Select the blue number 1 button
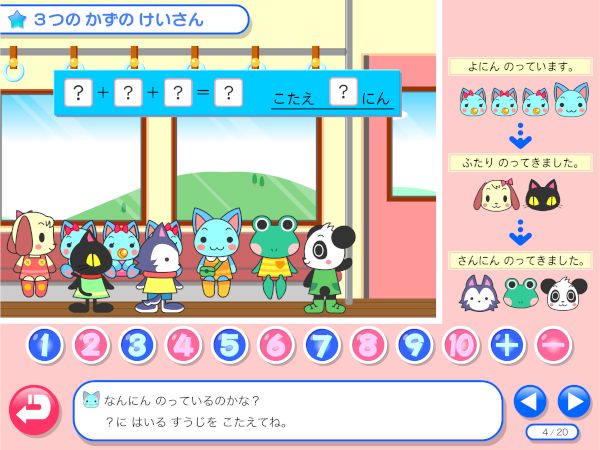 pyautogui.click(x=44, y=345)
